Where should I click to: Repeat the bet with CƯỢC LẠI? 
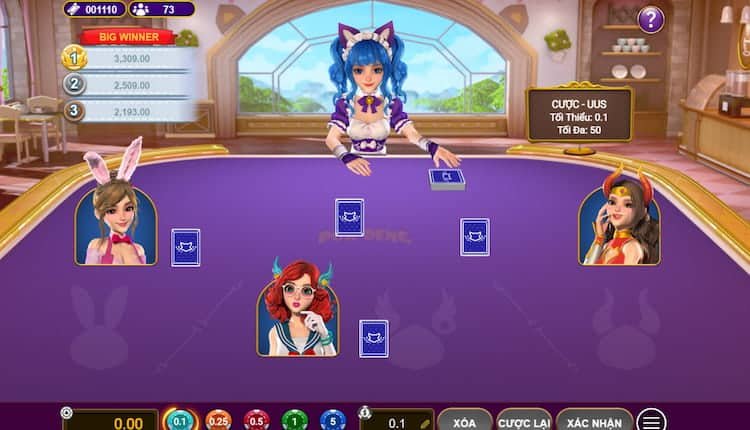pyautogui.click(x=523, y=421)
